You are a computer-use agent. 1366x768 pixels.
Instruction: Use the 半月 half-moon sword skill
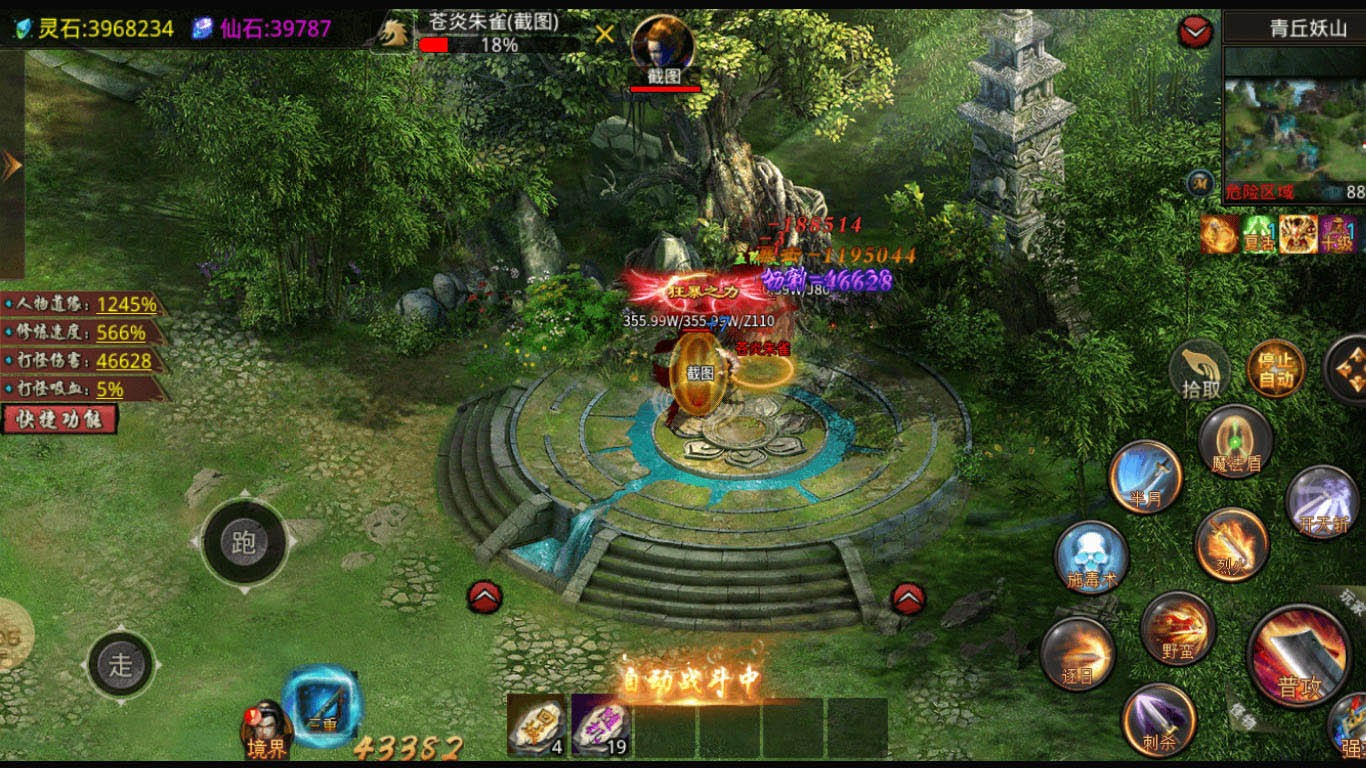[x=1146, y=477]
